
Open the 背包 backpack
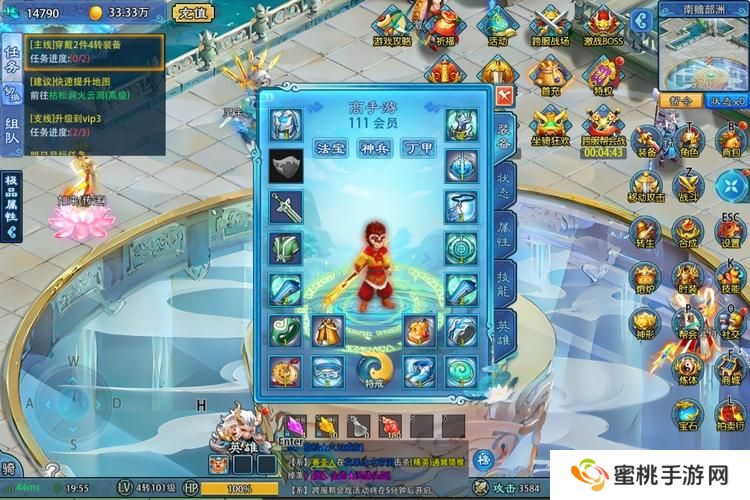(x=730, y=140)
